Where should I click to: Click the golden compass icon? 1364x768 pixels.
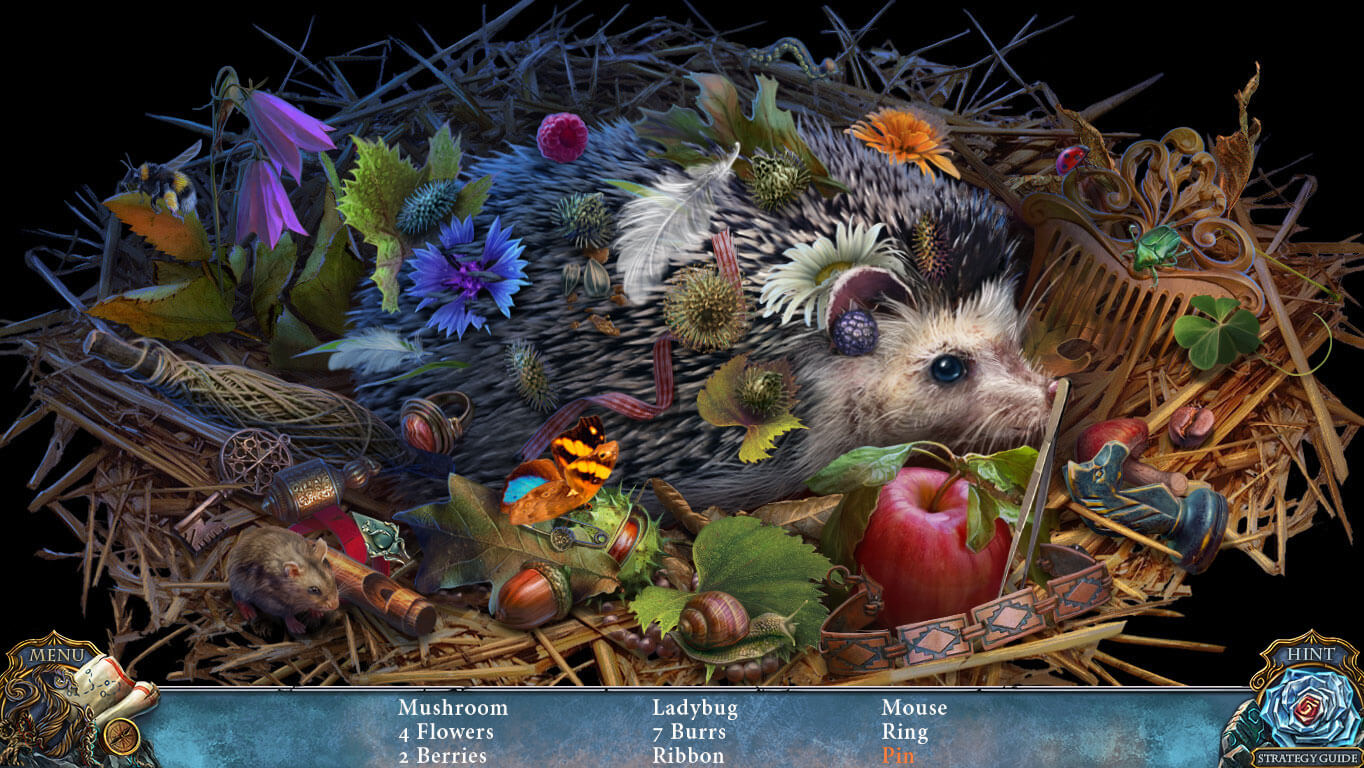(x=120, y=737)
